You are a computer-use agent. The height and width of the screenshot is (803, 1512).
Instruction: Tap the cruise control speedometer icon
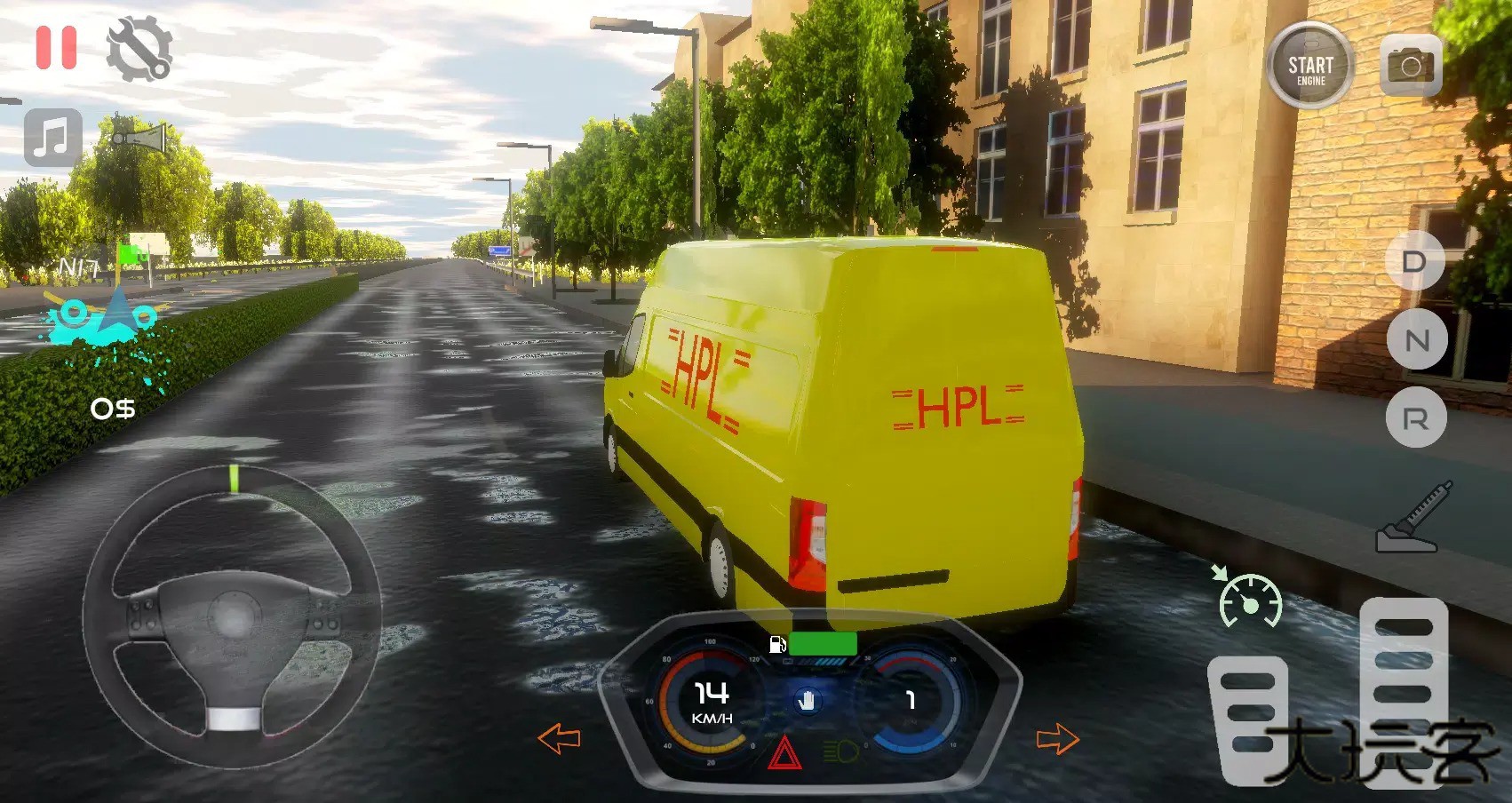pyautogui.click(x=1251, y=600)
